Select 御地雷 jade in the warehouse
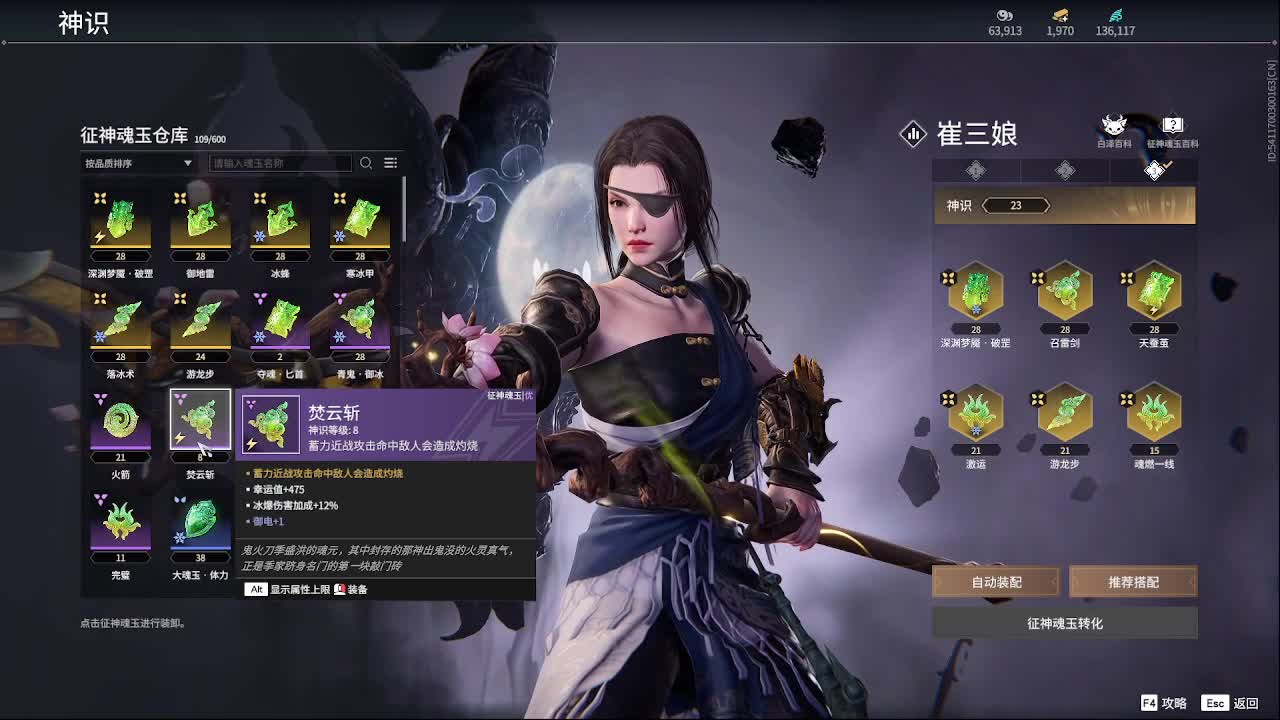 click(200, 221)
